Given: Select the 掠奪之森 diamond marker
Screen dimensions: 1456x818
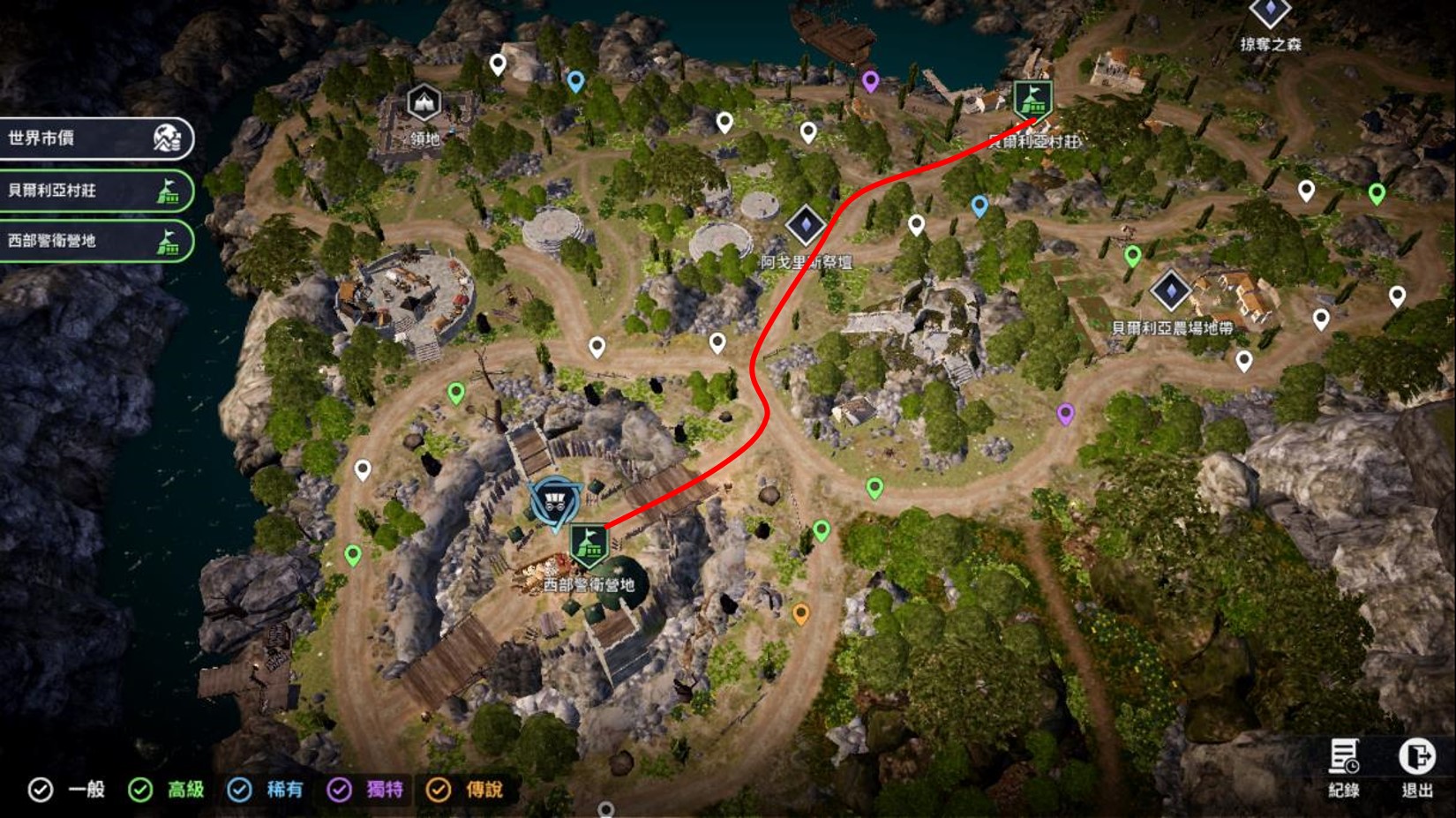Looking at the screenshot, I should pos(1270,12).
